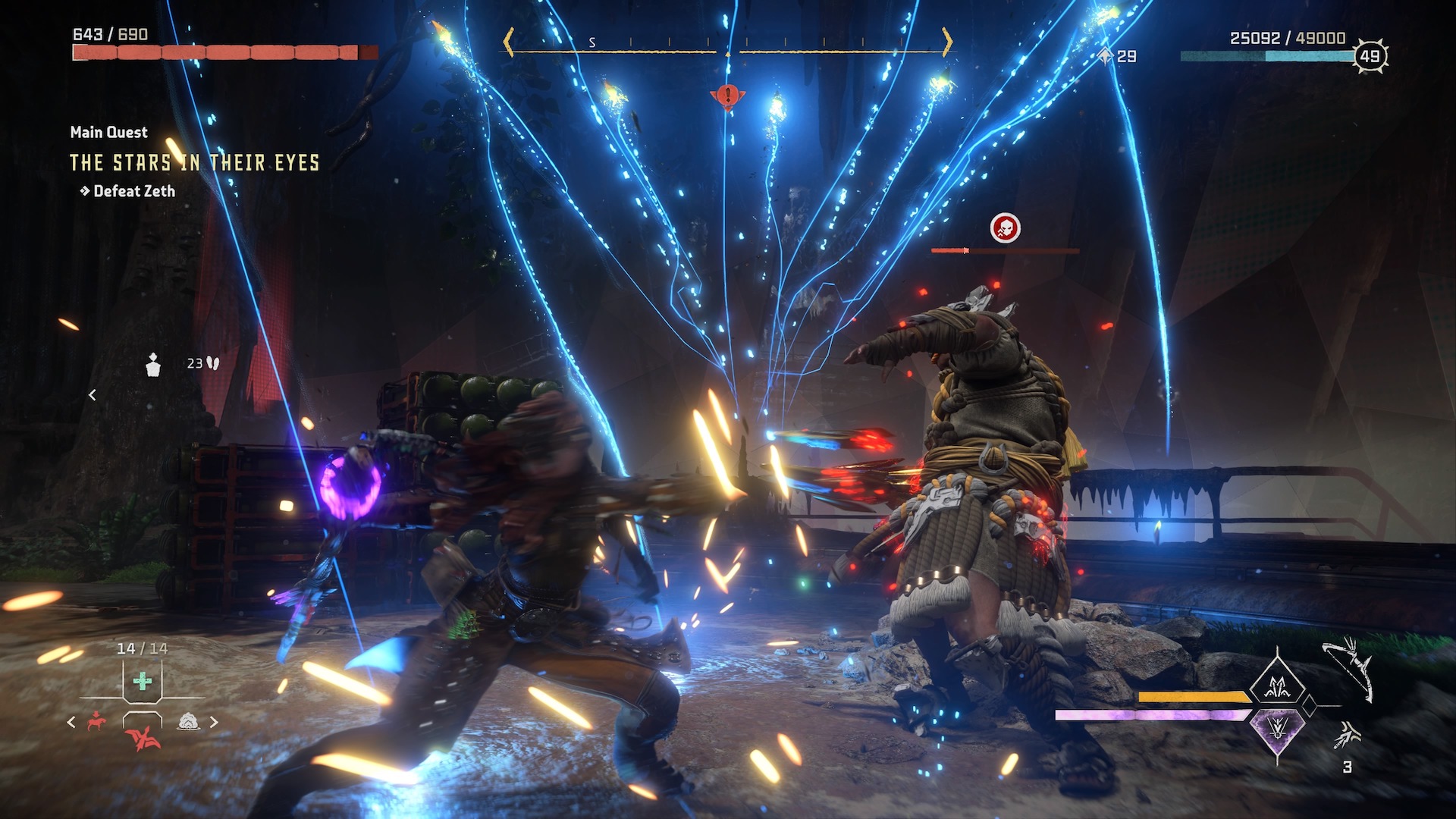Click the medicine pouch icon
Viewport: 1456px width, 819px height.
coord(153,365)
